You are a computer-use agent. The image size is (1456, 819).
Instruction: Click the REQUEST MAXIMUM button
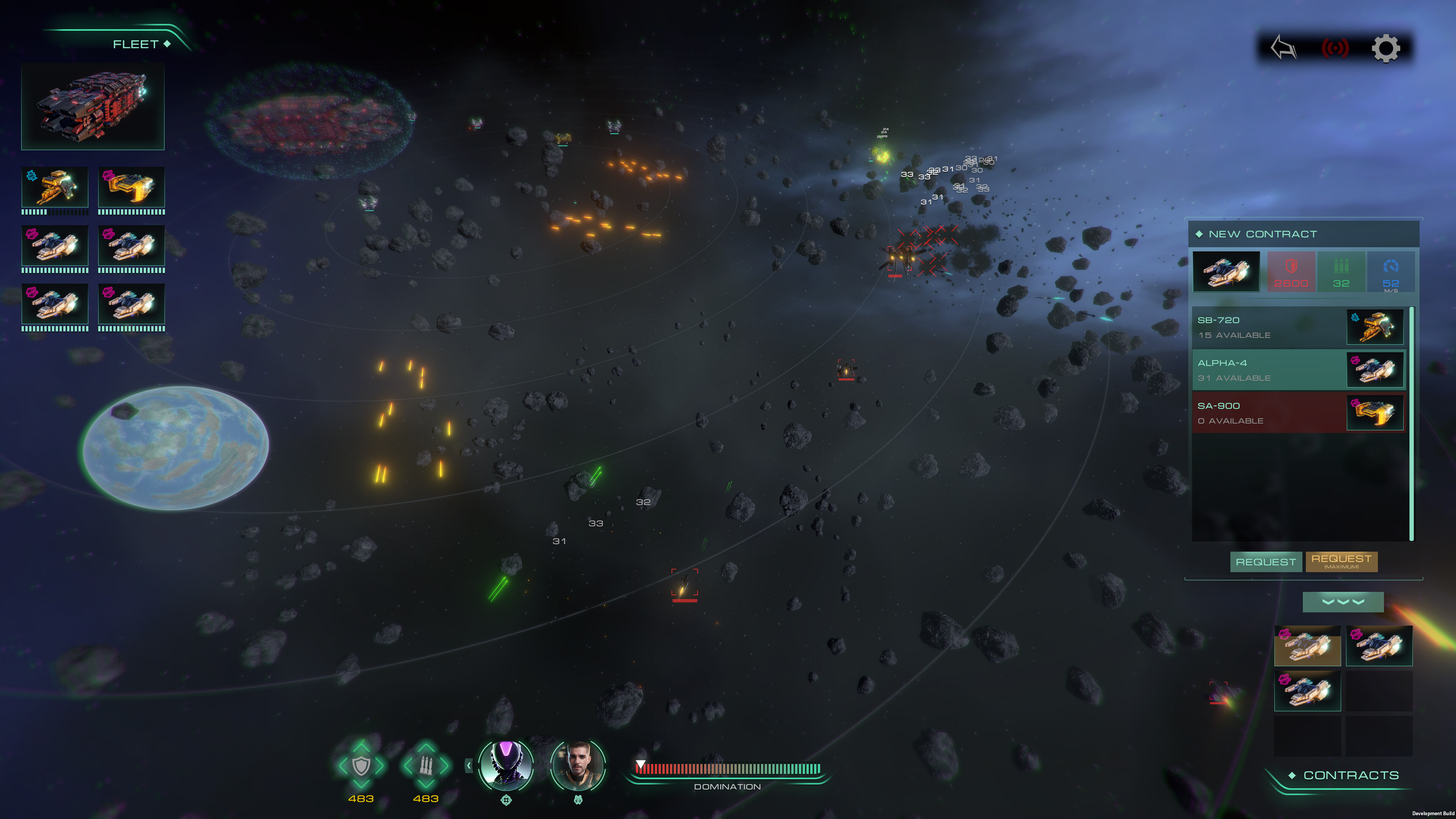[x=1341, y=562]
